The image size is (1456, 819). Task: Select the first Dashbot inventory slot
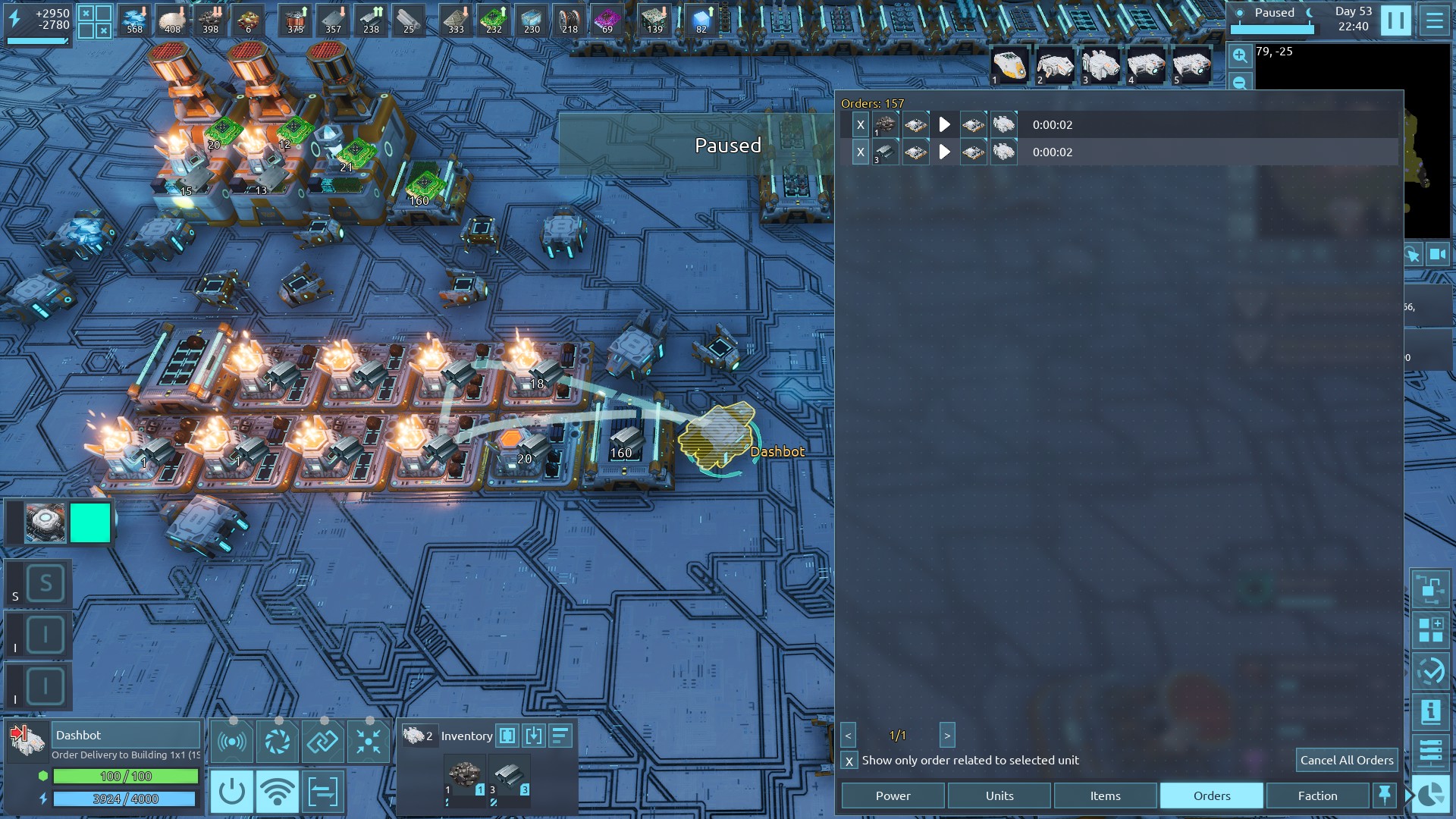tap(464, 777)
